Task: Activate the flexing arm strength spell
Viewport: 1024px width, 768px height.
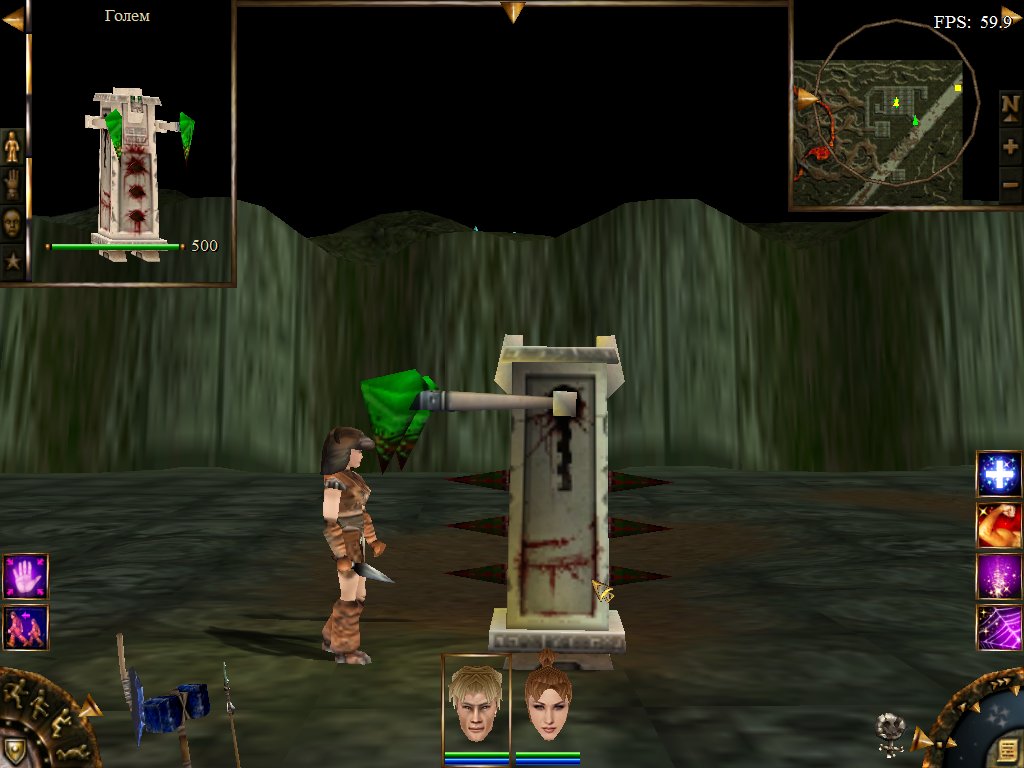Action: [998, 525]
